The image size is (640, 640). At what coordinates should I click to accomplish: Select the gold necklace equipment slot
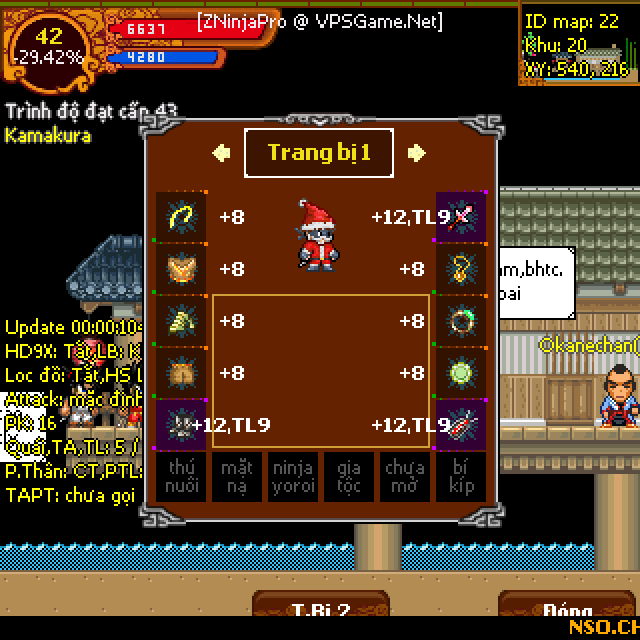click(461, 269)
